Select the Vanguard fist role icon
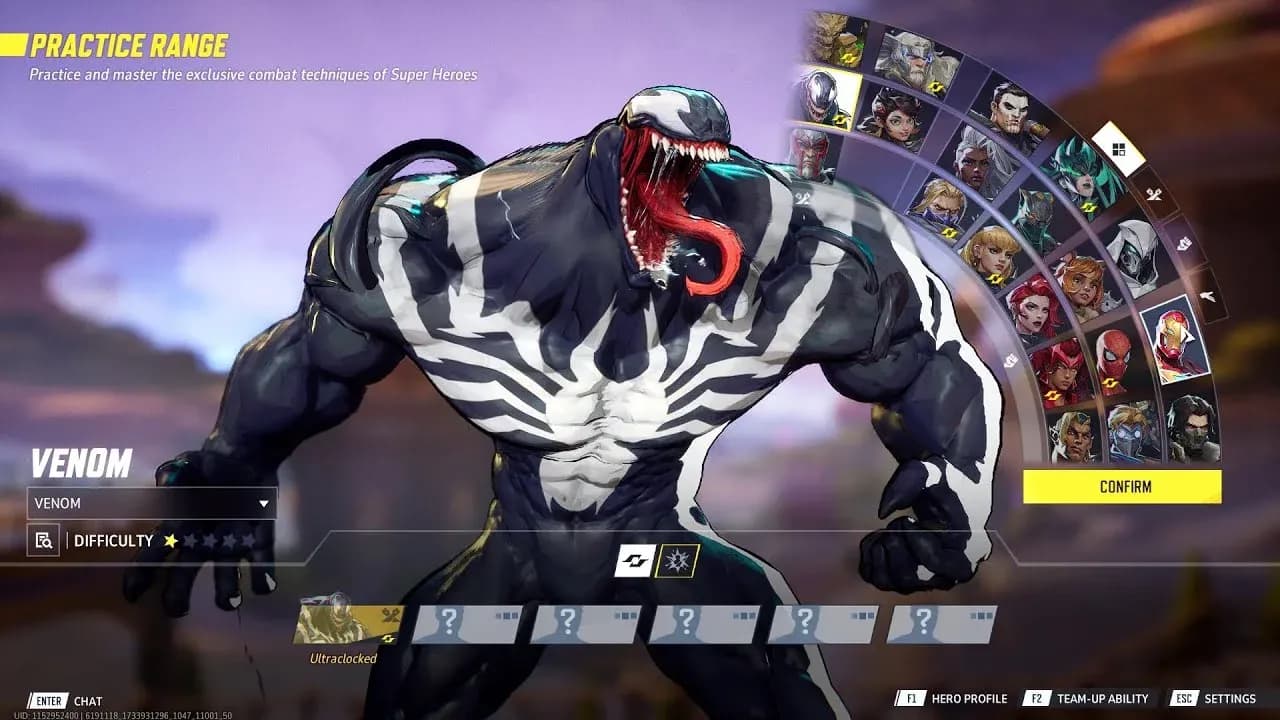 (x=1183, y=243)
